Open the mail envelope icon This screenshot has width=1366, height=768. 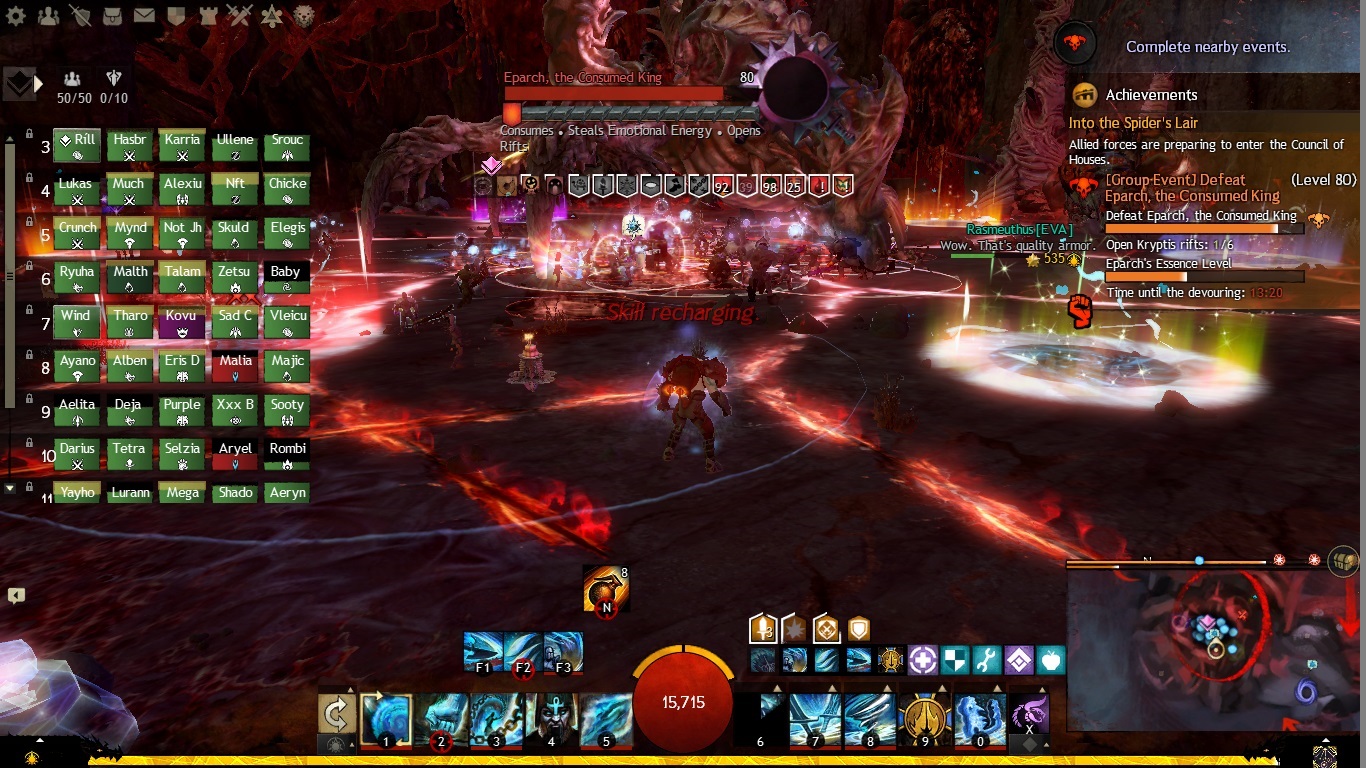(144, 16)
